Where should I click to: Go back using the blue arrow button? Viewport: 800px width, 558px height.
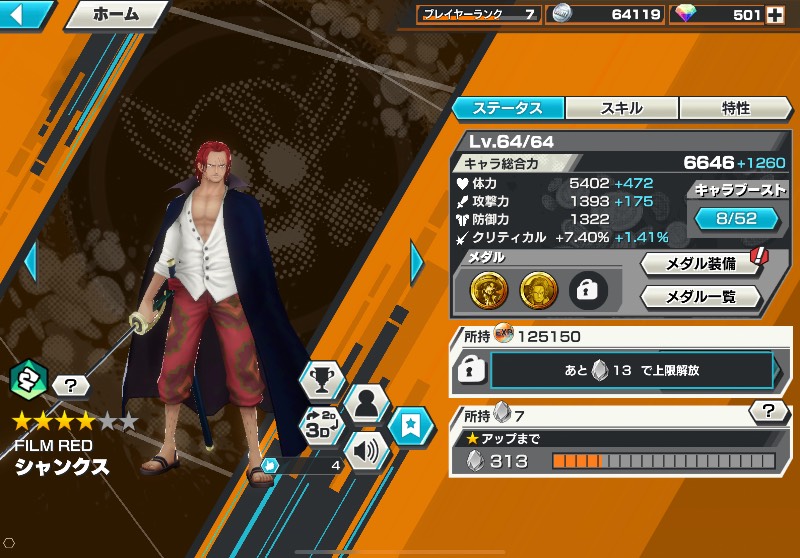(x=28, y=14)
